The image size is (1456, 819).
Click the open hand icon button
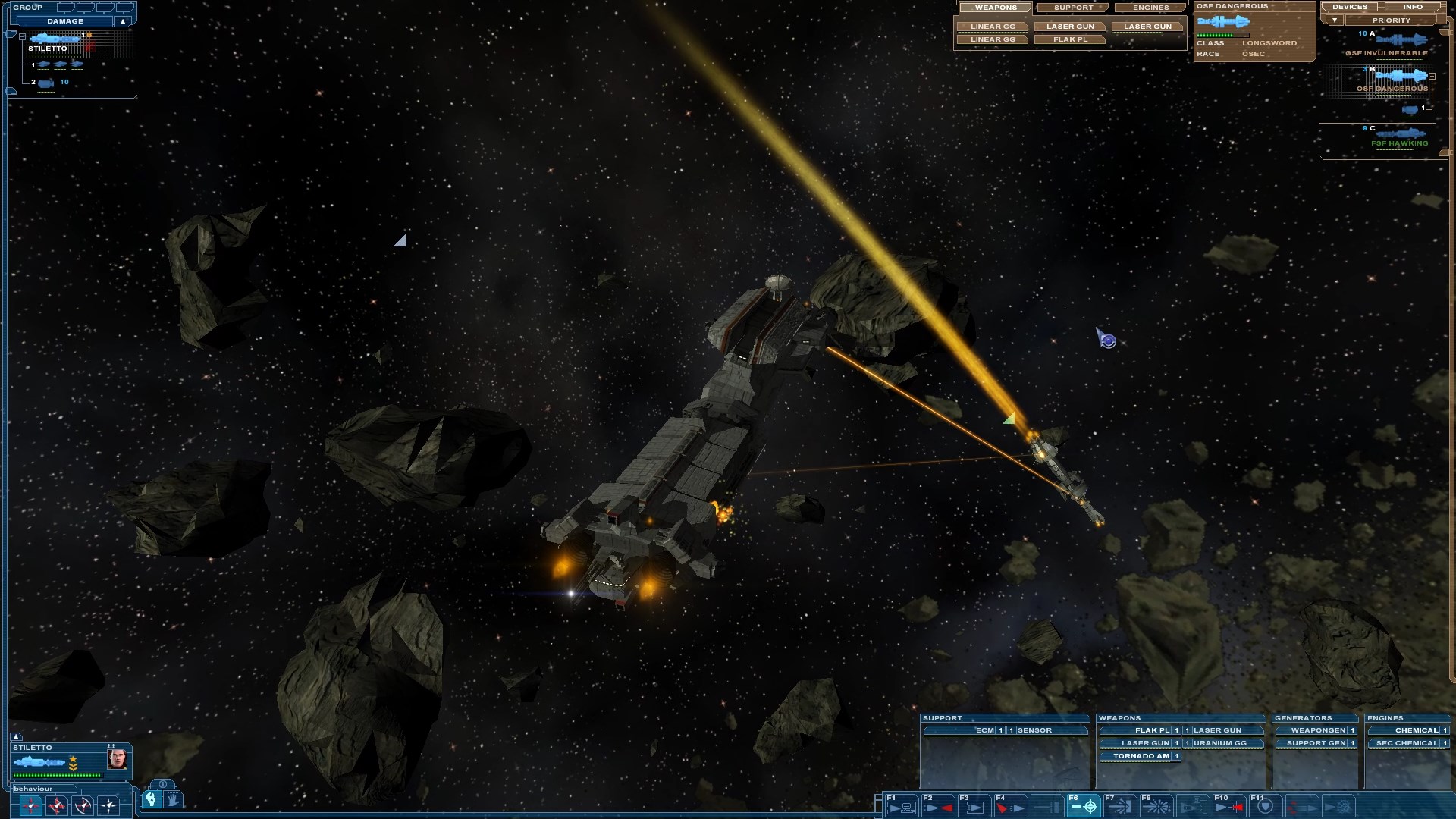(x=172, y=799)
